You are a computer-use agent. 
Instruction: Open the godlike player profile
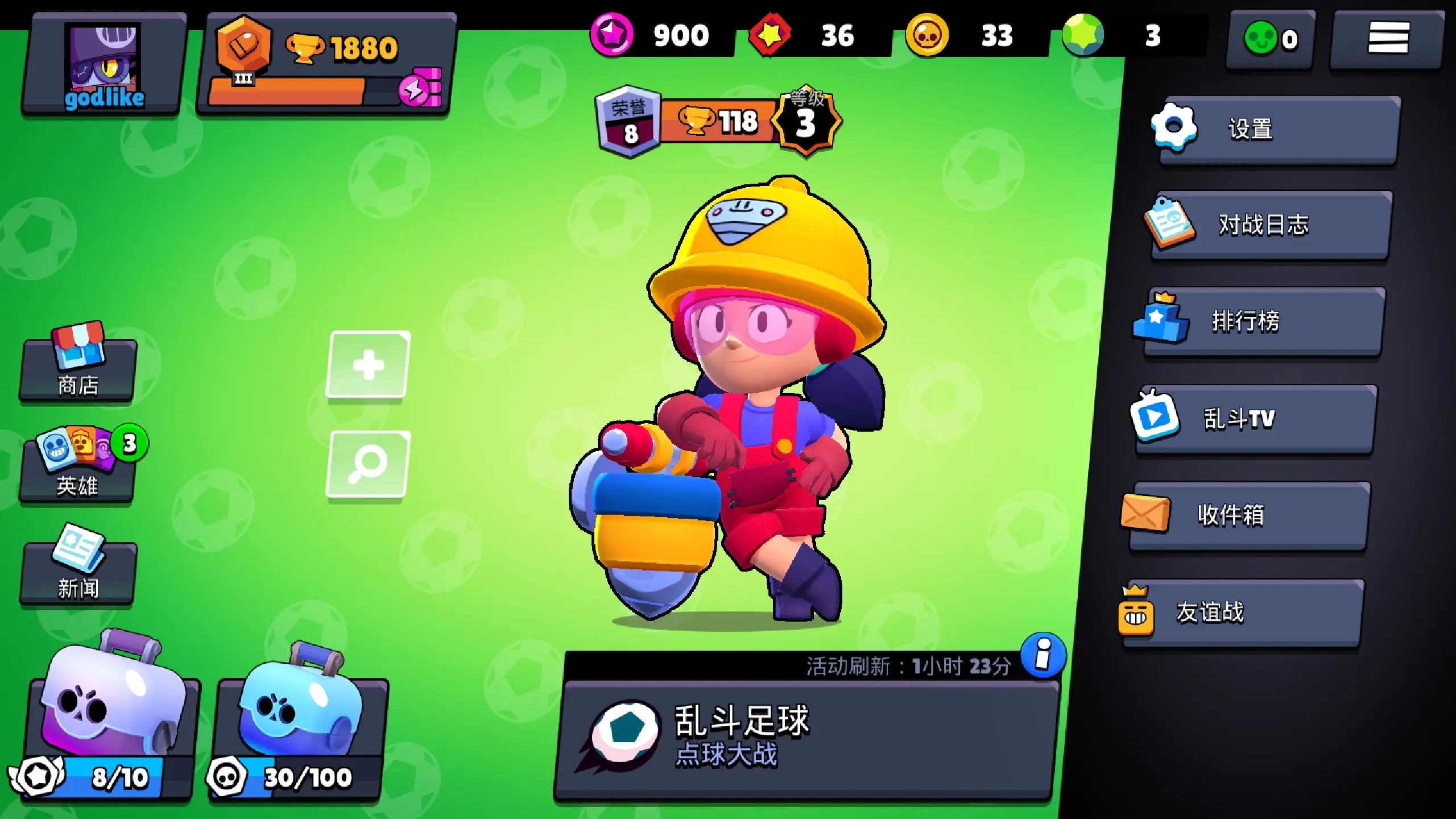(x=104, y=64)
